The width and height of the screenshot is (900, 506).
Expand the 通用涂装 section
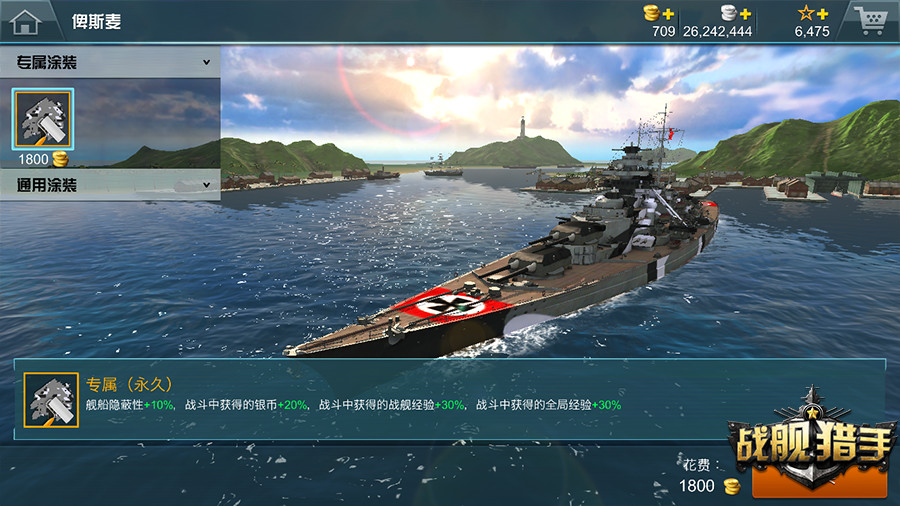pyautogui.click(x=207, y=185)
